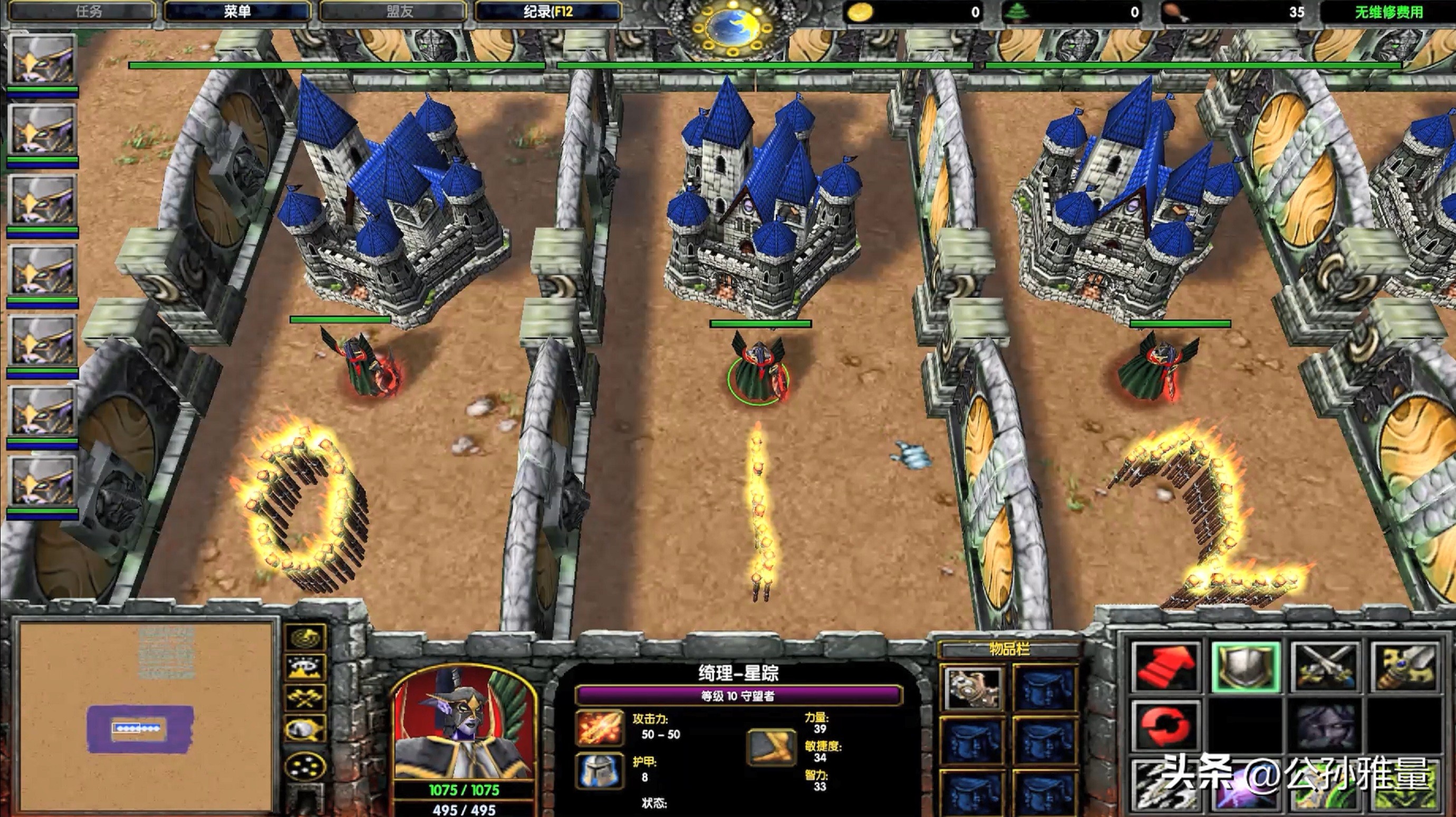Activate the minimap signal ping button

coord(305,638)
